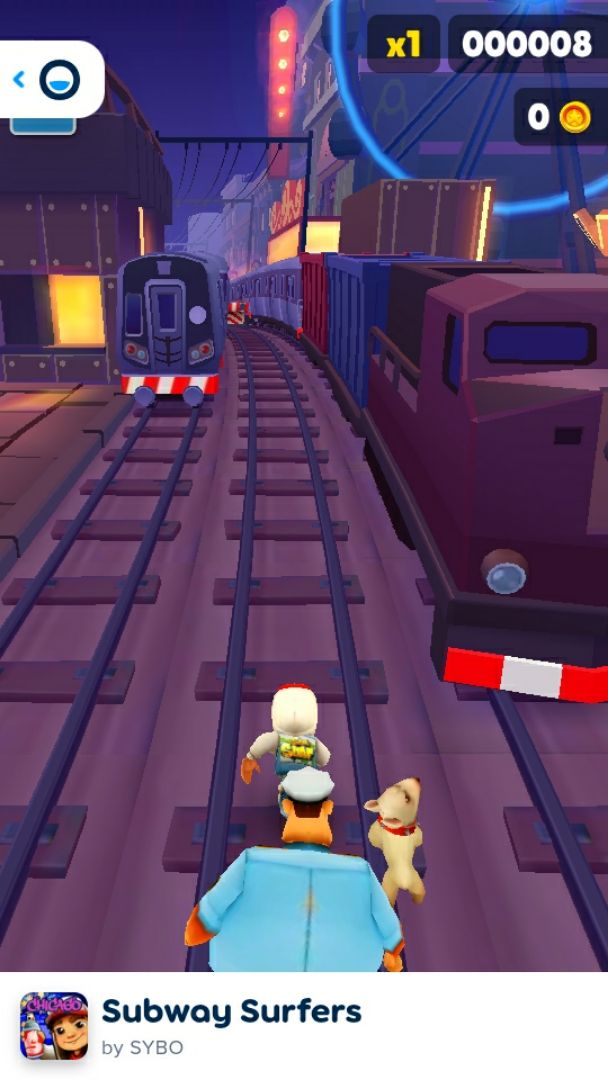The image size is (608, 1080).
Task: Click the back arrow on the overlay
Action: pyautogui.click(x=19, y=79)
